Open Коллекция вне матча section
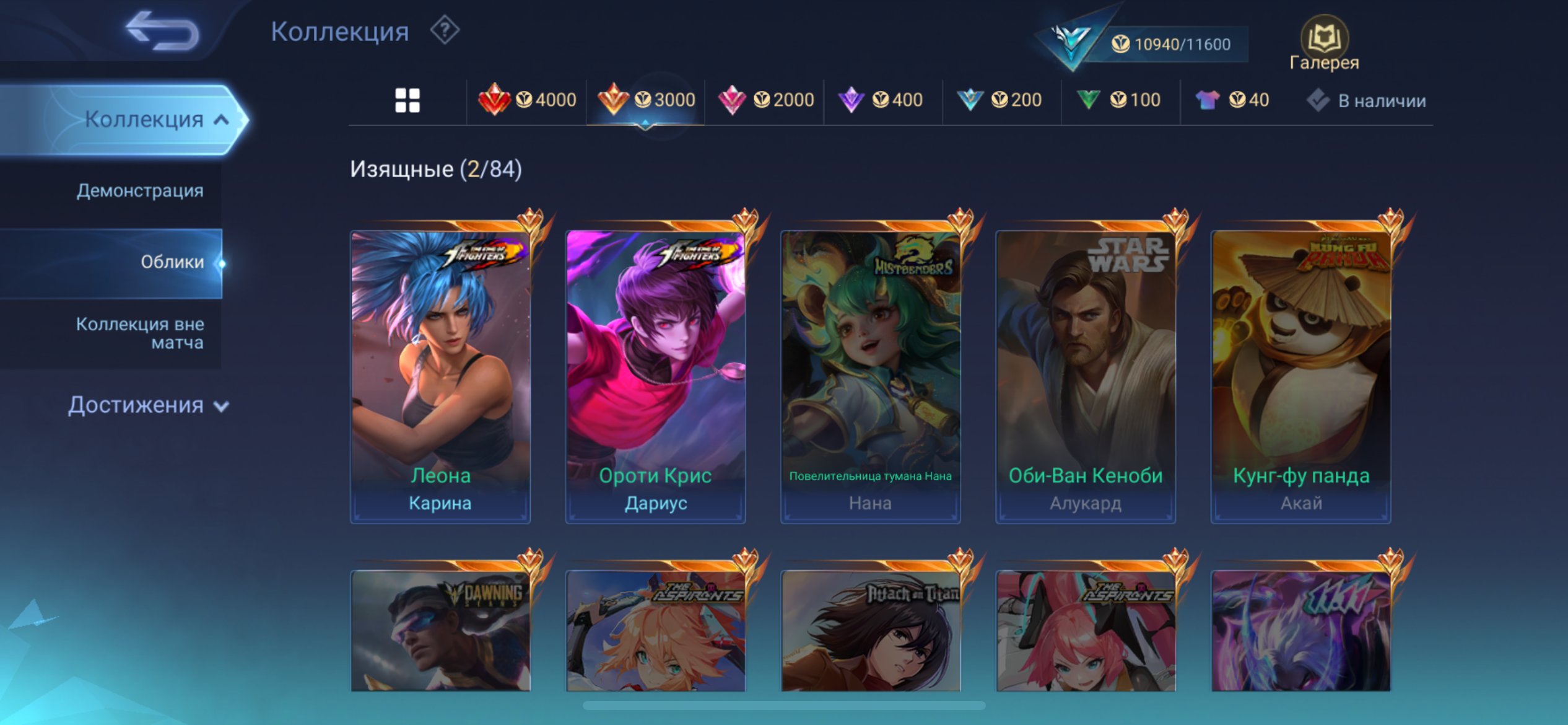The image size is (1568, 725). 140,333
